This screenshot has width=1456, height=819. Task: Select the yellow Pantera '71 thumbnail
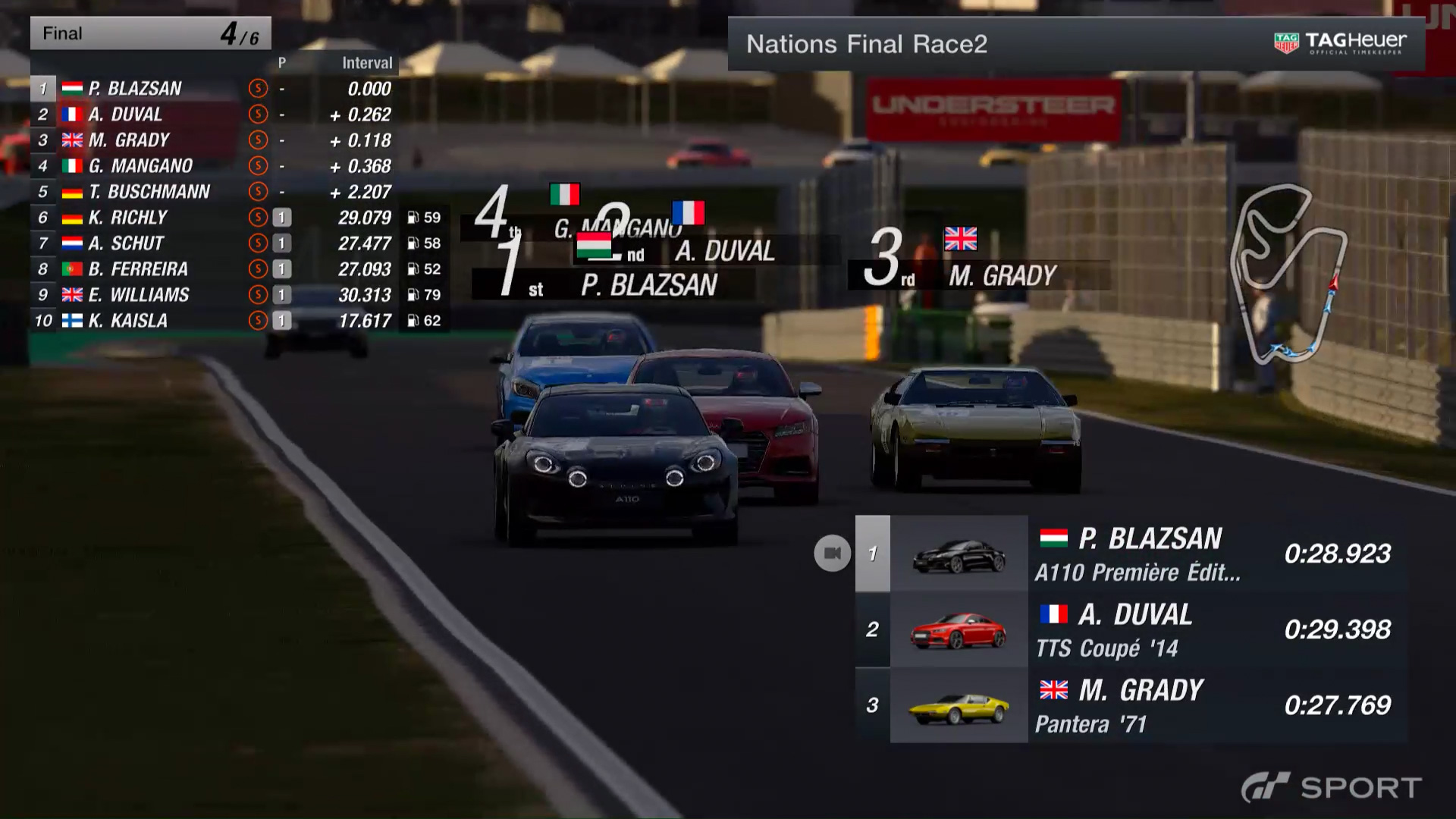pos(959,708)
